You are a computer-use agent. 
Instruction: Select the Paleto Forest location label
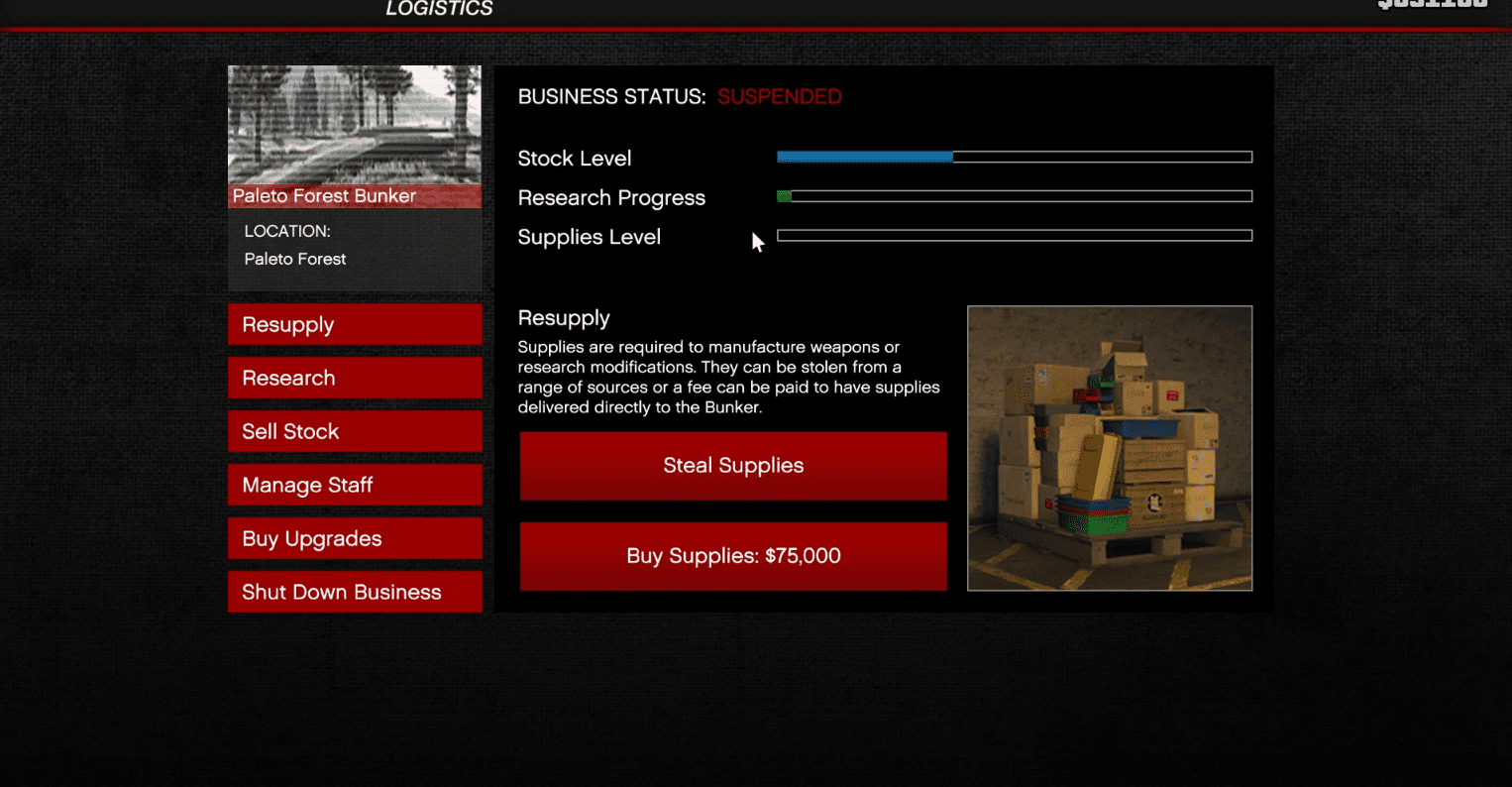coord(294,259)
